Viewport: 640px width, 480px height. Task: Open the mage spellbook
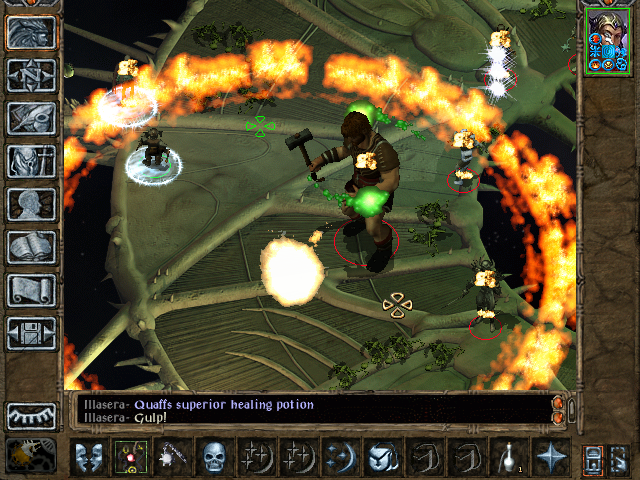coord(31,247)
